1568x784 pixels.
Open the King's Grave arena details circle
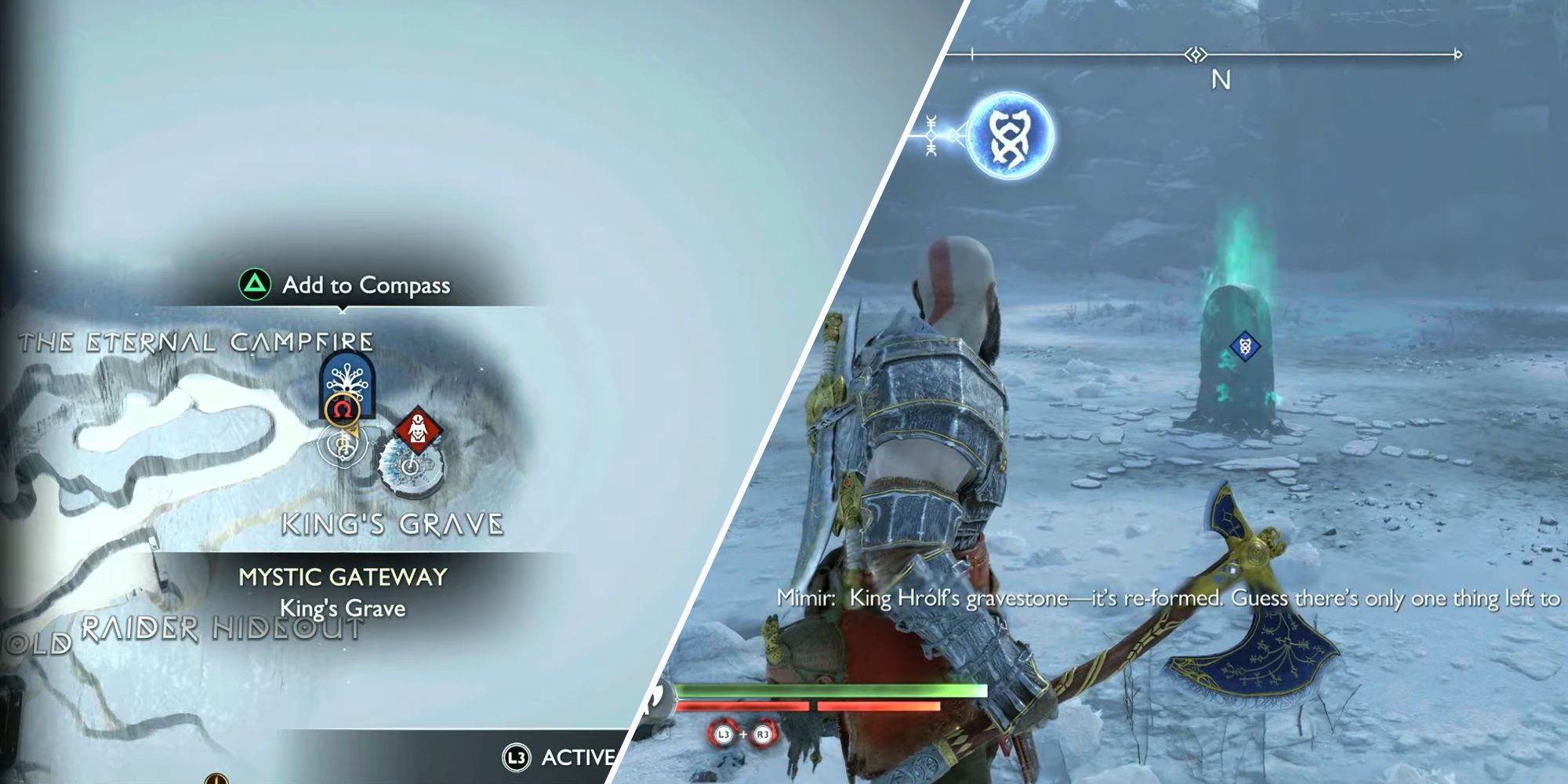click(x=412, y=466)
